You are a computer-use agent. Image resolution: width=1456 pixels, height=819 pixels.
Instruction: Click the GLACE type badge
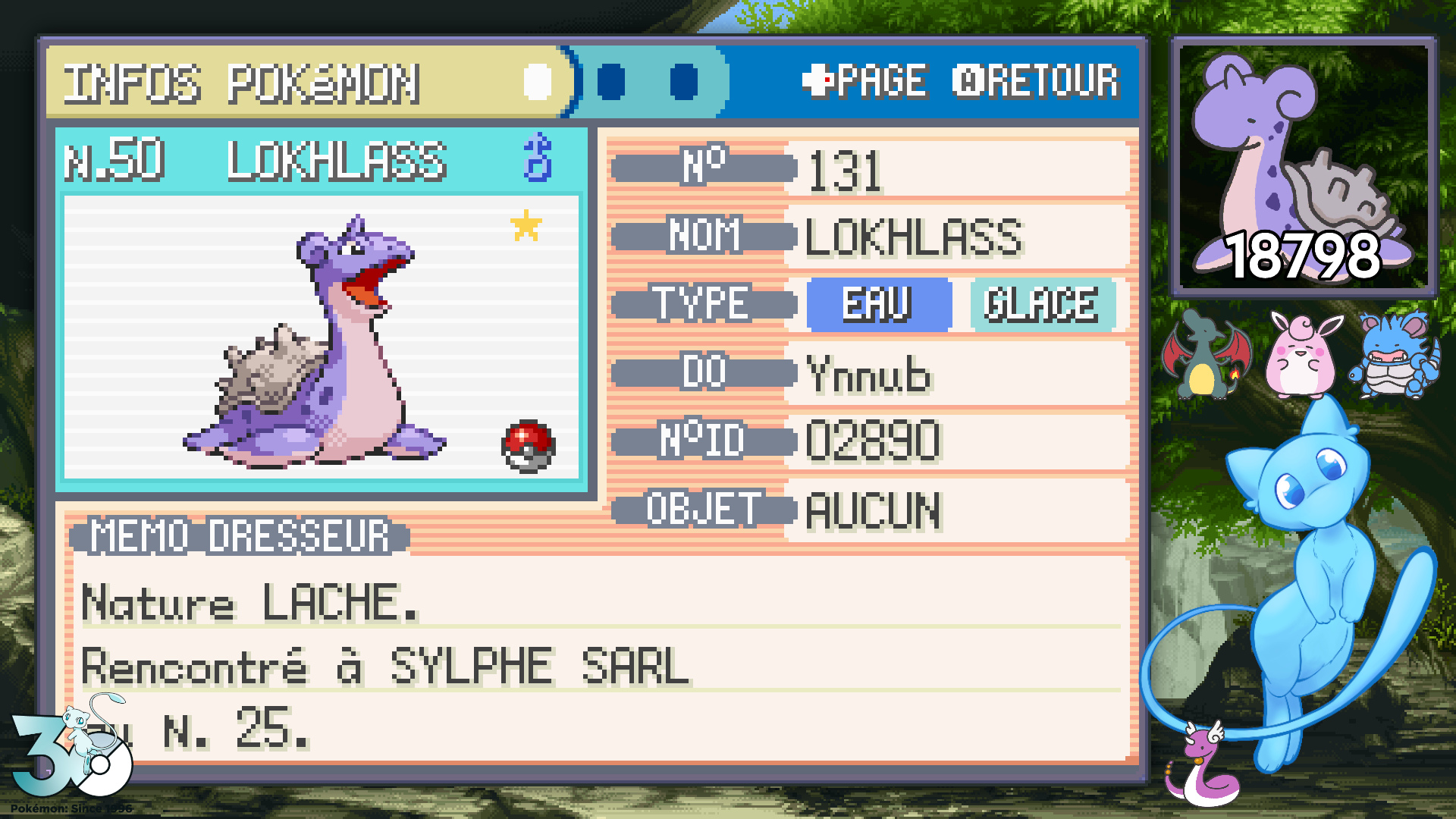point(1041,304)
